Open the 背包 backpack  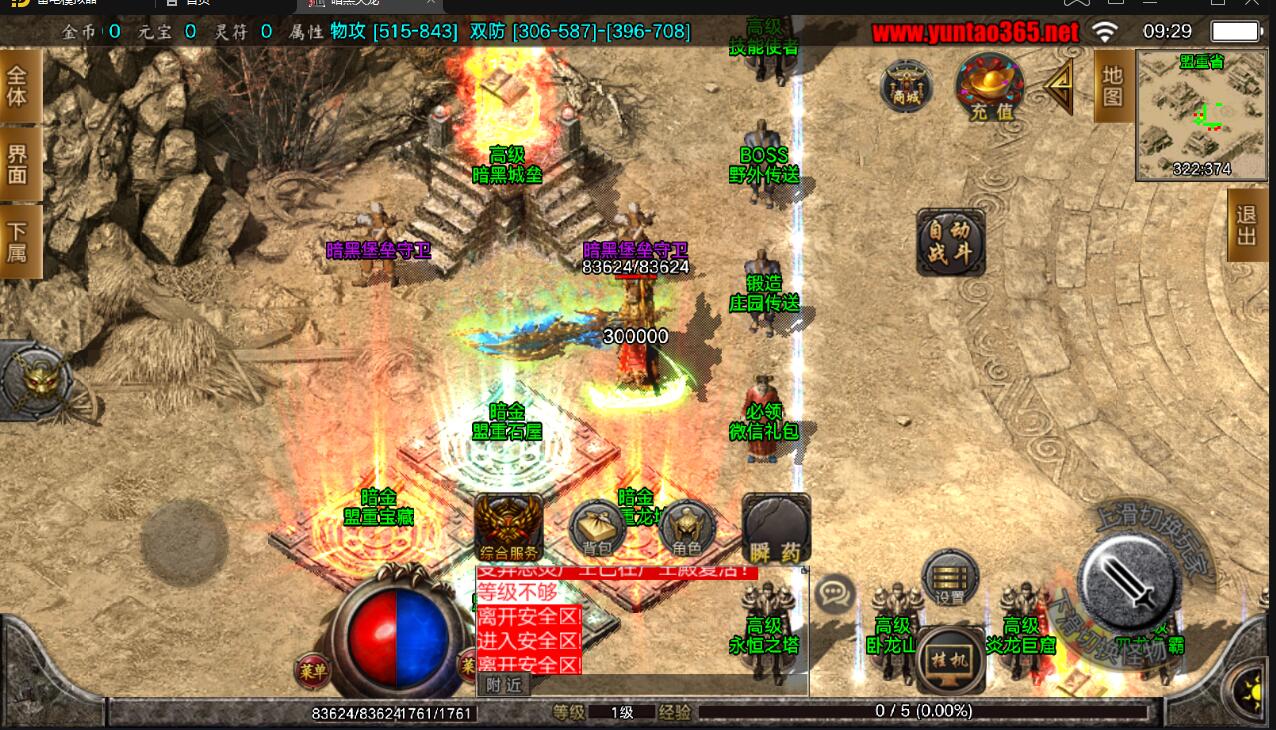pos(597,528)
